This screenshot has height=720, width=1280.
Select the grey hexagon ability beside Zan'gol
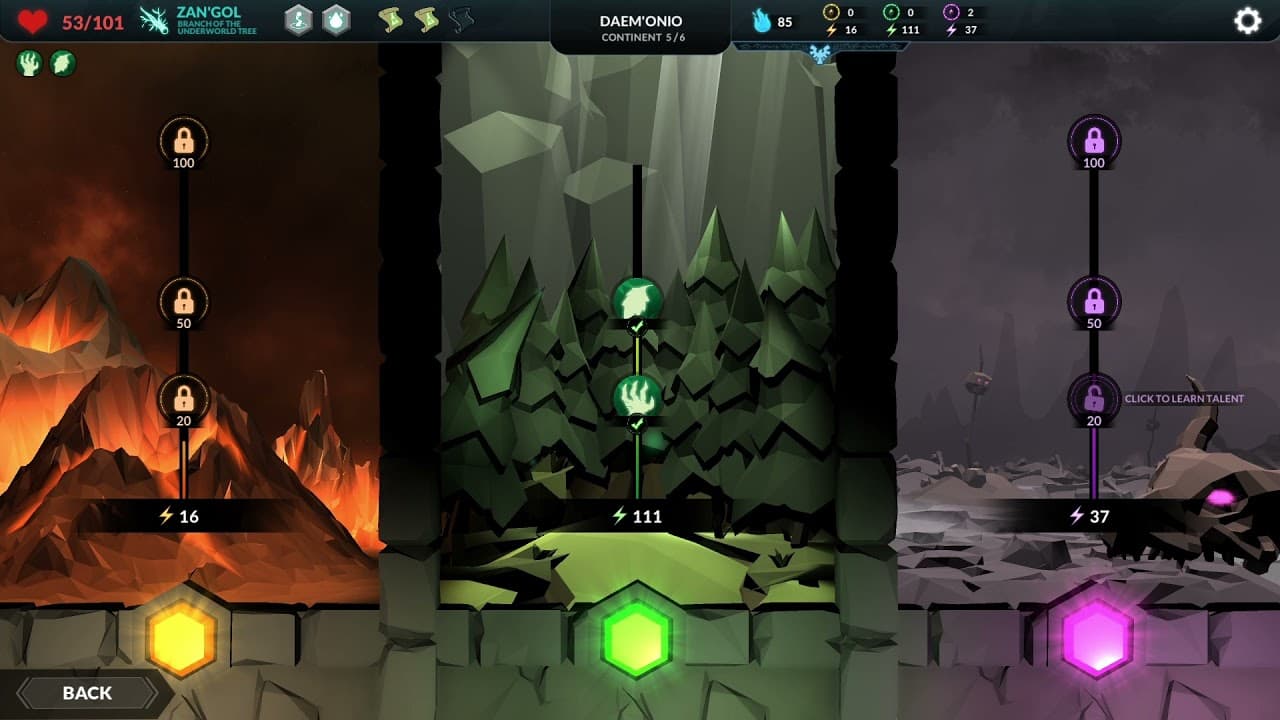(298, 20)
